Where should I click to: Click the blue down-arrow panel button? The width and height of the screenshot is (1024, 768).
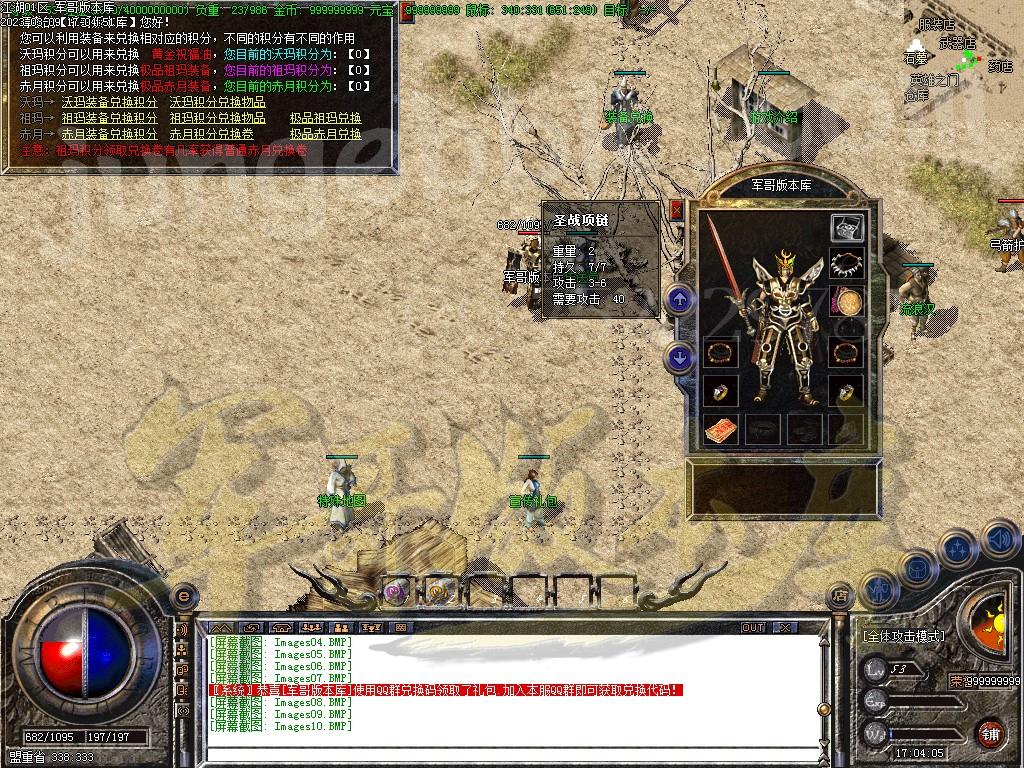(x=680, y=357)
